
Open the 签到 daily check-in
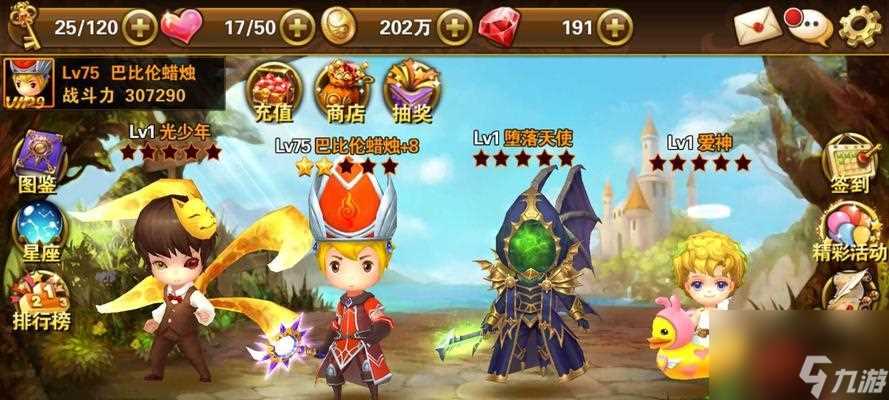pos(850,165)
